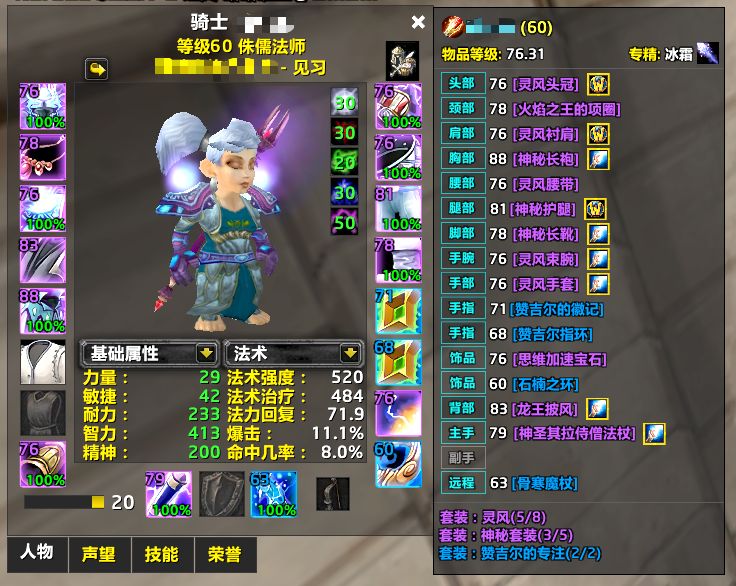This screenshot has height=586, width=736.
Task: Select the item level 79 staff slot
Action: click(168, 493)
